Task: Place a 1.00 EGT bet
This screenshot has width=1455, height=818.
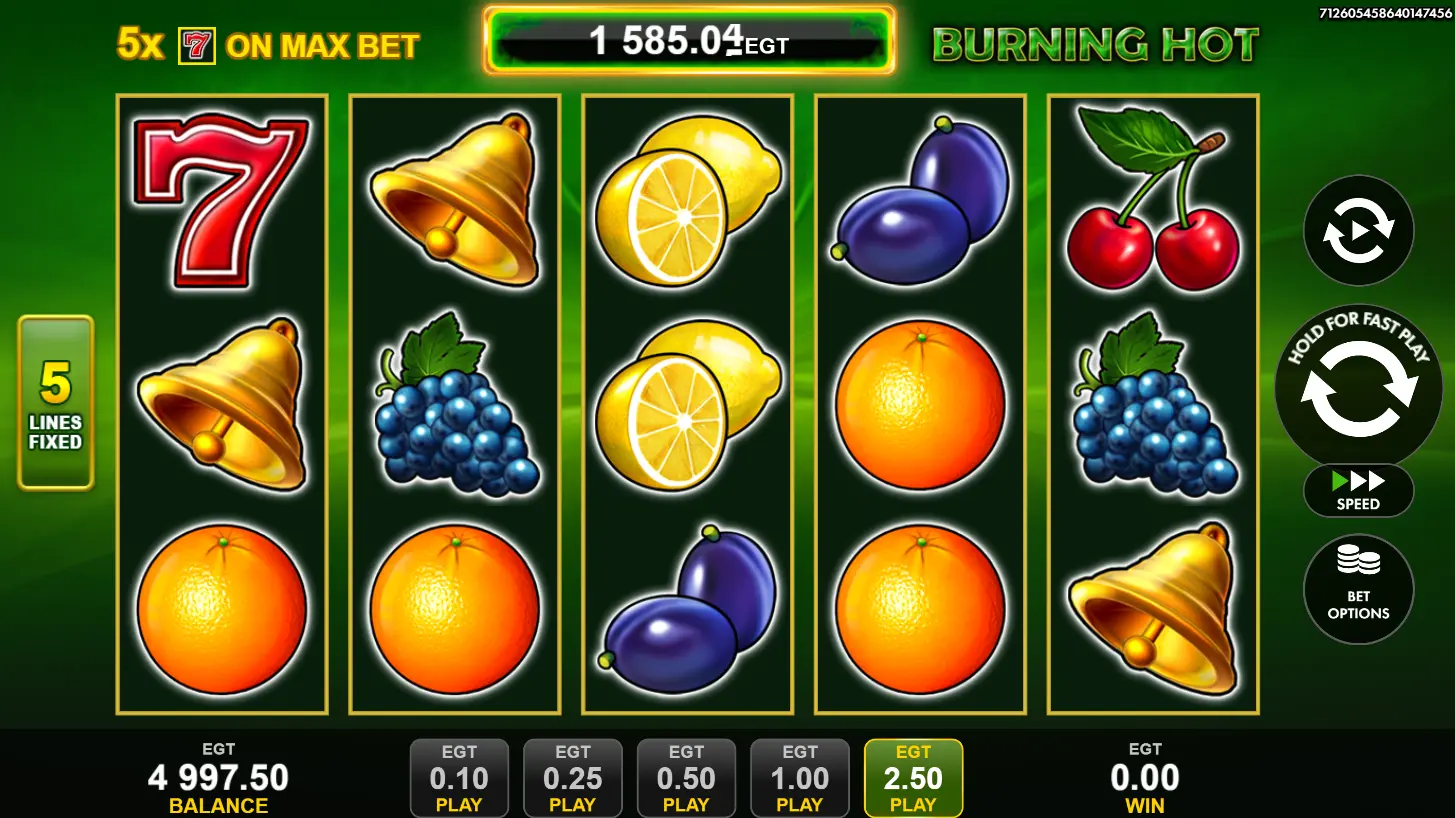Action: click(799, 778)
